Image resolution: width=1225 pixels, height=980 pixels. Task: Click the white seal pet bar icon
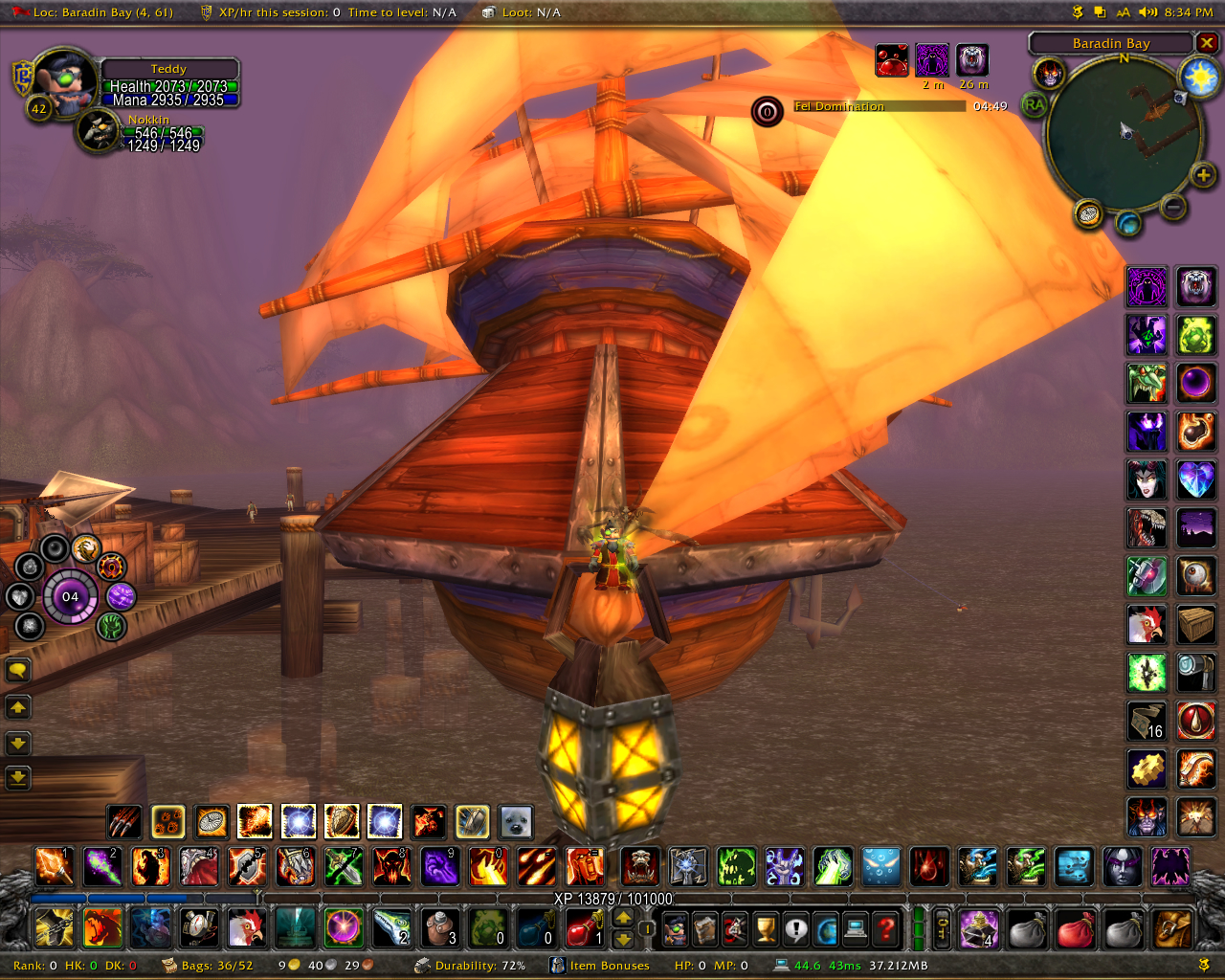point(516,821)
